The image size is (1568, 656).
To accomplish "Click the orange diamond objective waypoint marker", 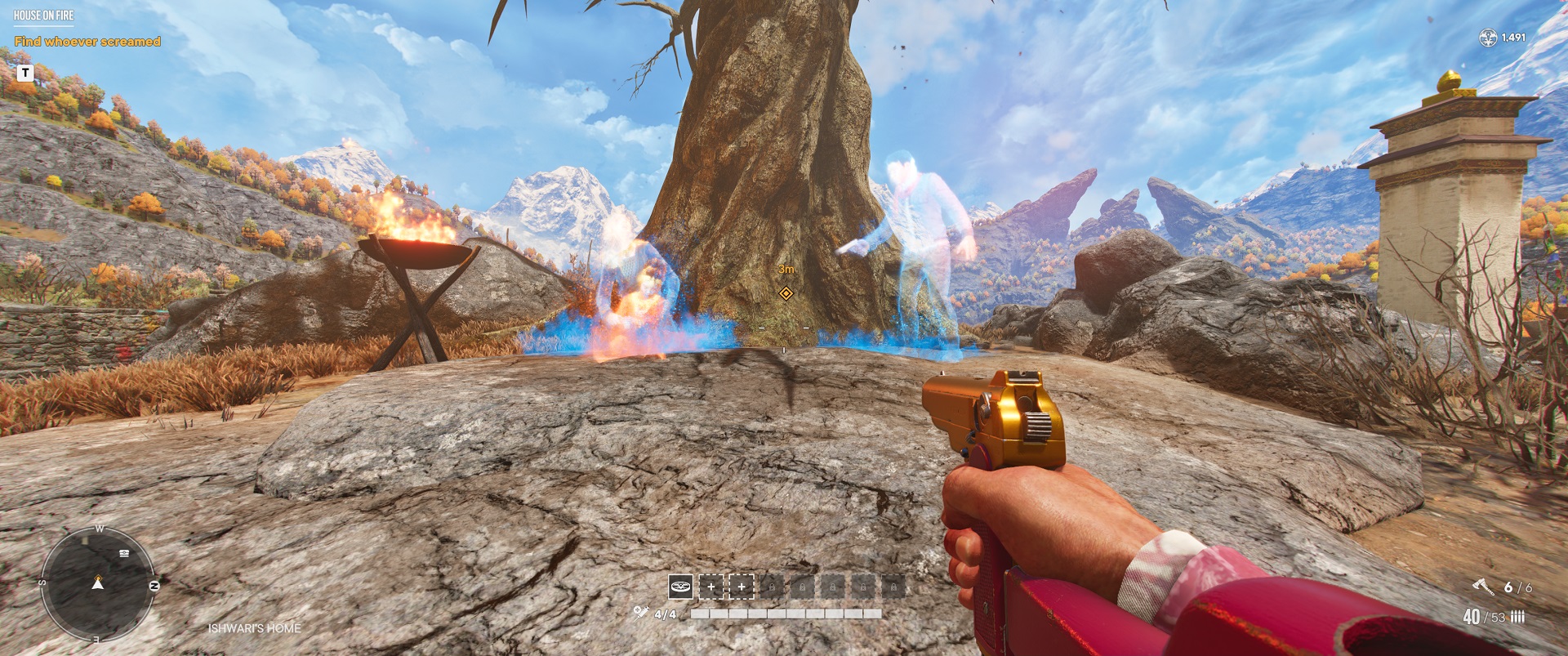I will pos(786,293).
